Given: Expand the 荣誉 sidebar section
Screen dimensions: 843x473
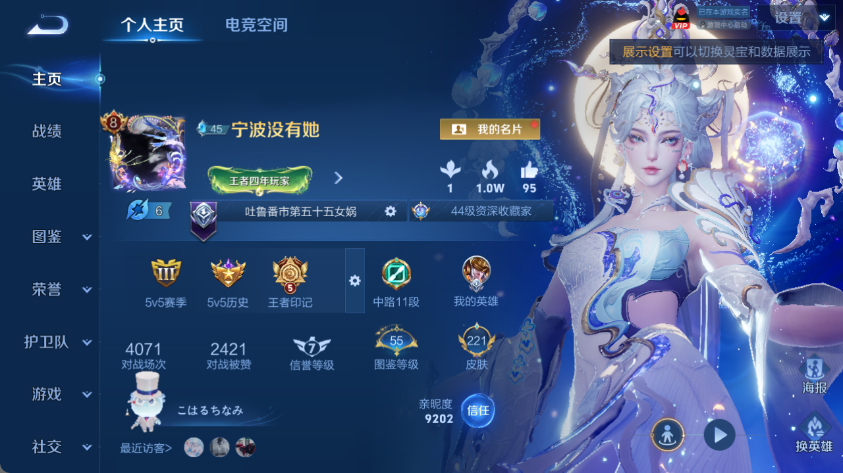Looking at the screenshot, I should click(x=59, y=289).
